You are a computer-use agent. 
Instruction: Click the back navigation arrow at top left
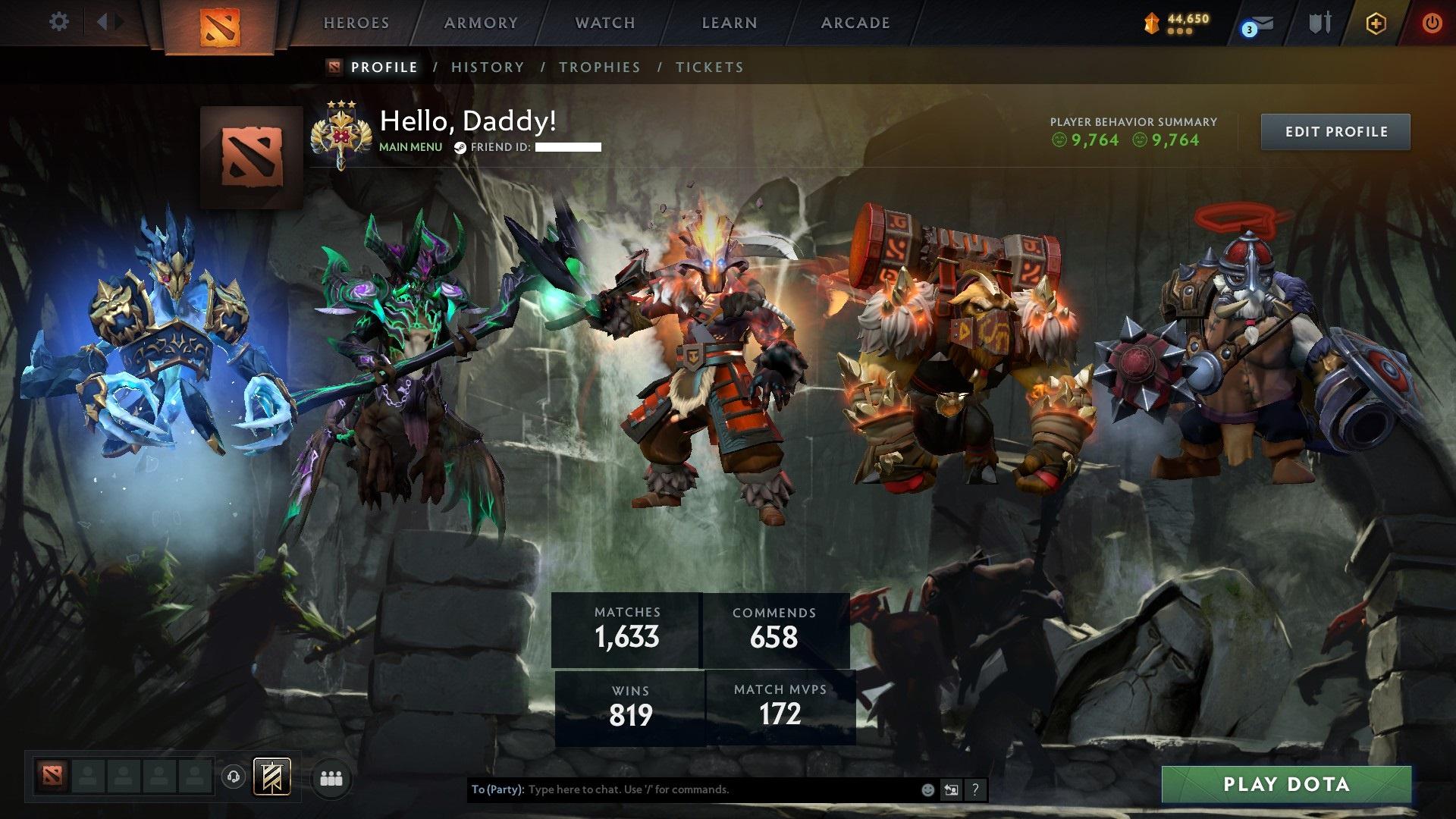click(104, 21)
